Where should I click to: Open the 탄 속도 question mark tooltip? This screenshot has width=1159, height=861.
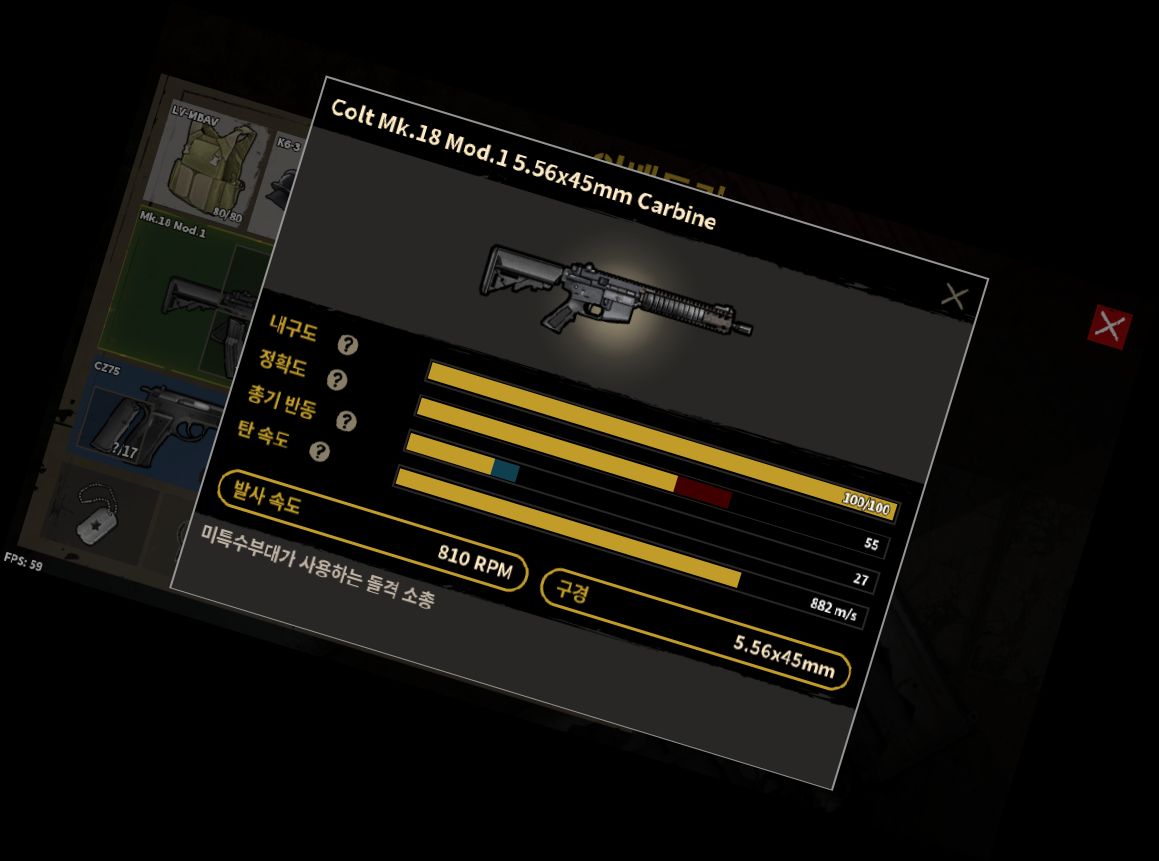pyautogui.click(x=319, y=453)
